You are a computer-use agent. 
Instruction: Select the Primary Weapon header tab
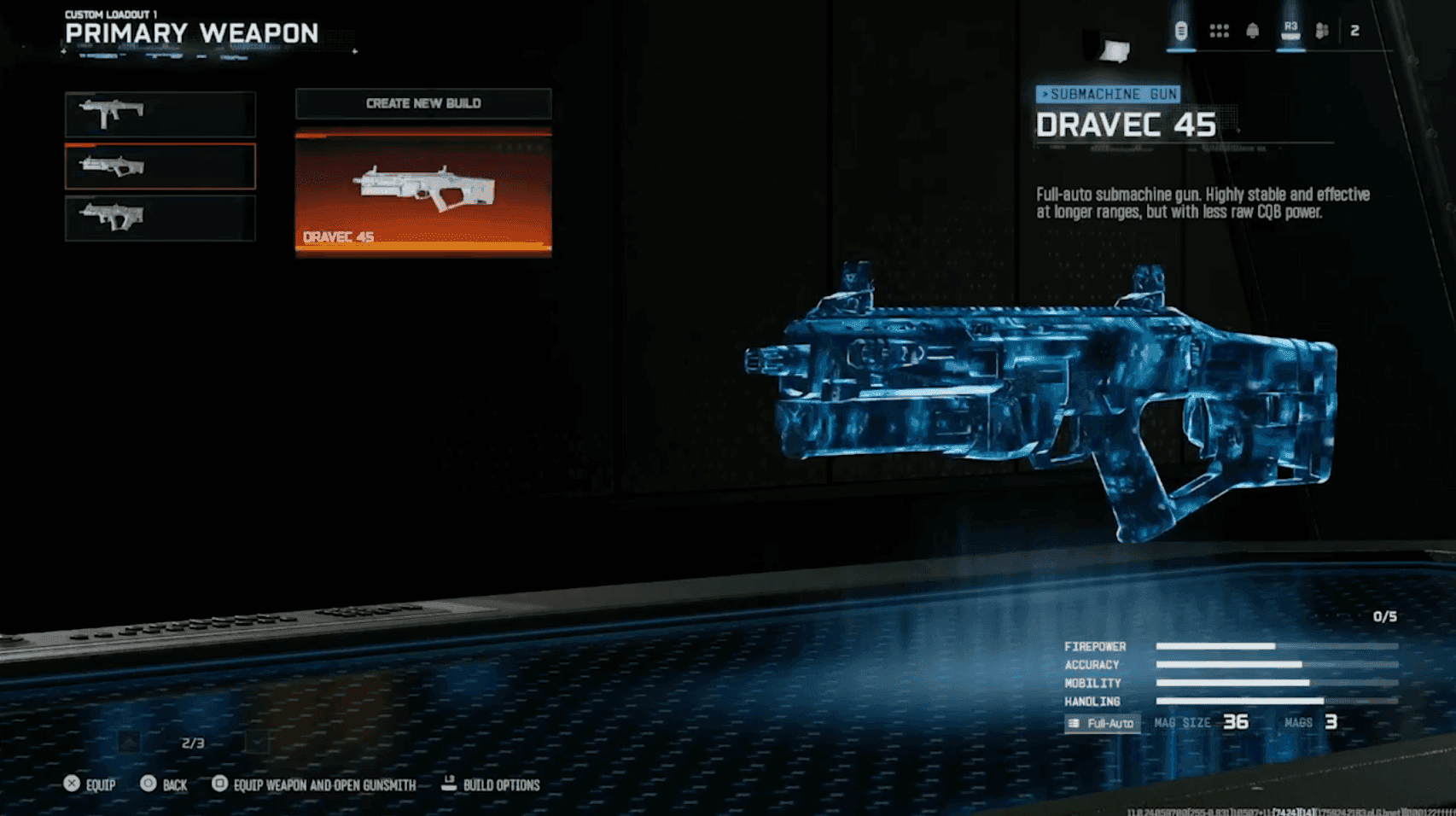[x=190, y=33]
